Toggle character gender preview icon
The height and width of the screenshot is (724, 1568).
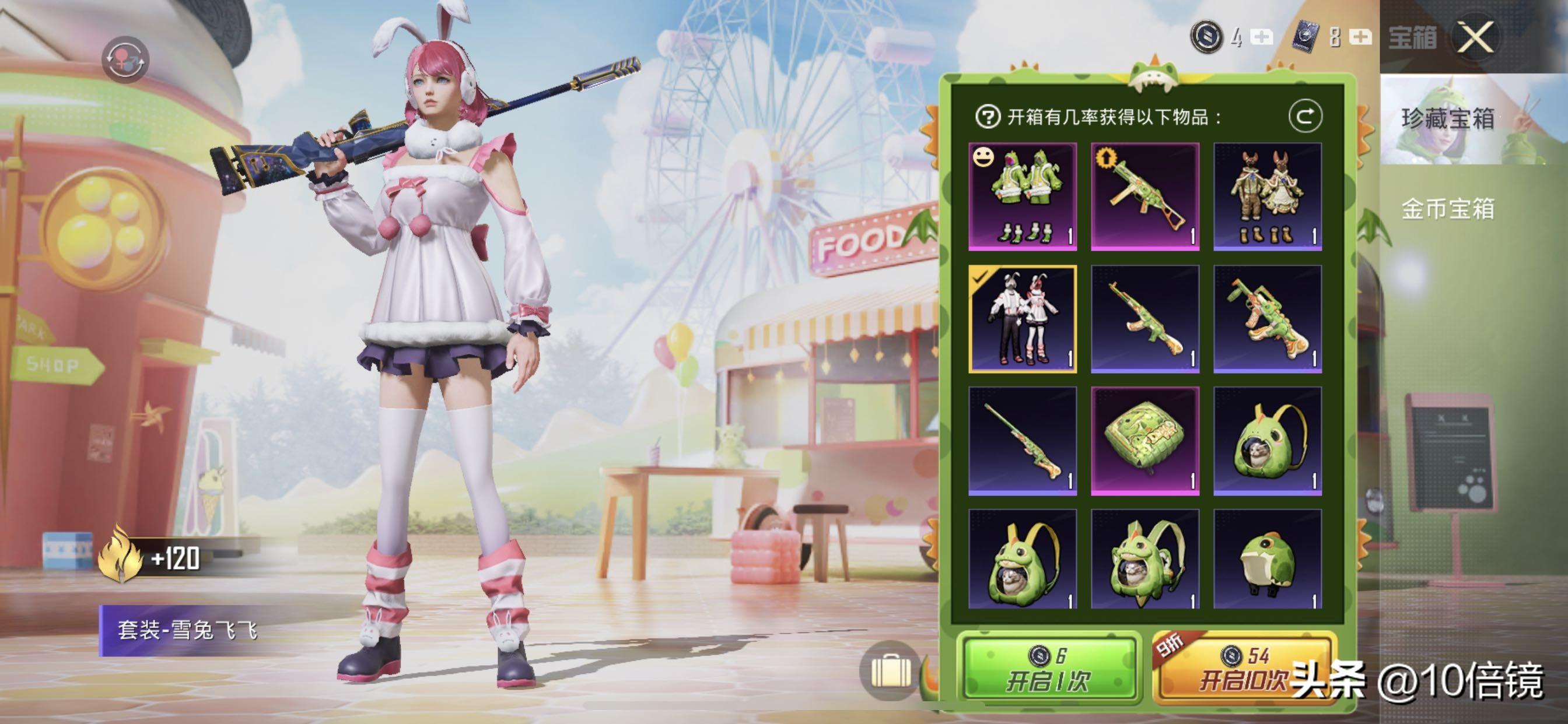(125, 59)
